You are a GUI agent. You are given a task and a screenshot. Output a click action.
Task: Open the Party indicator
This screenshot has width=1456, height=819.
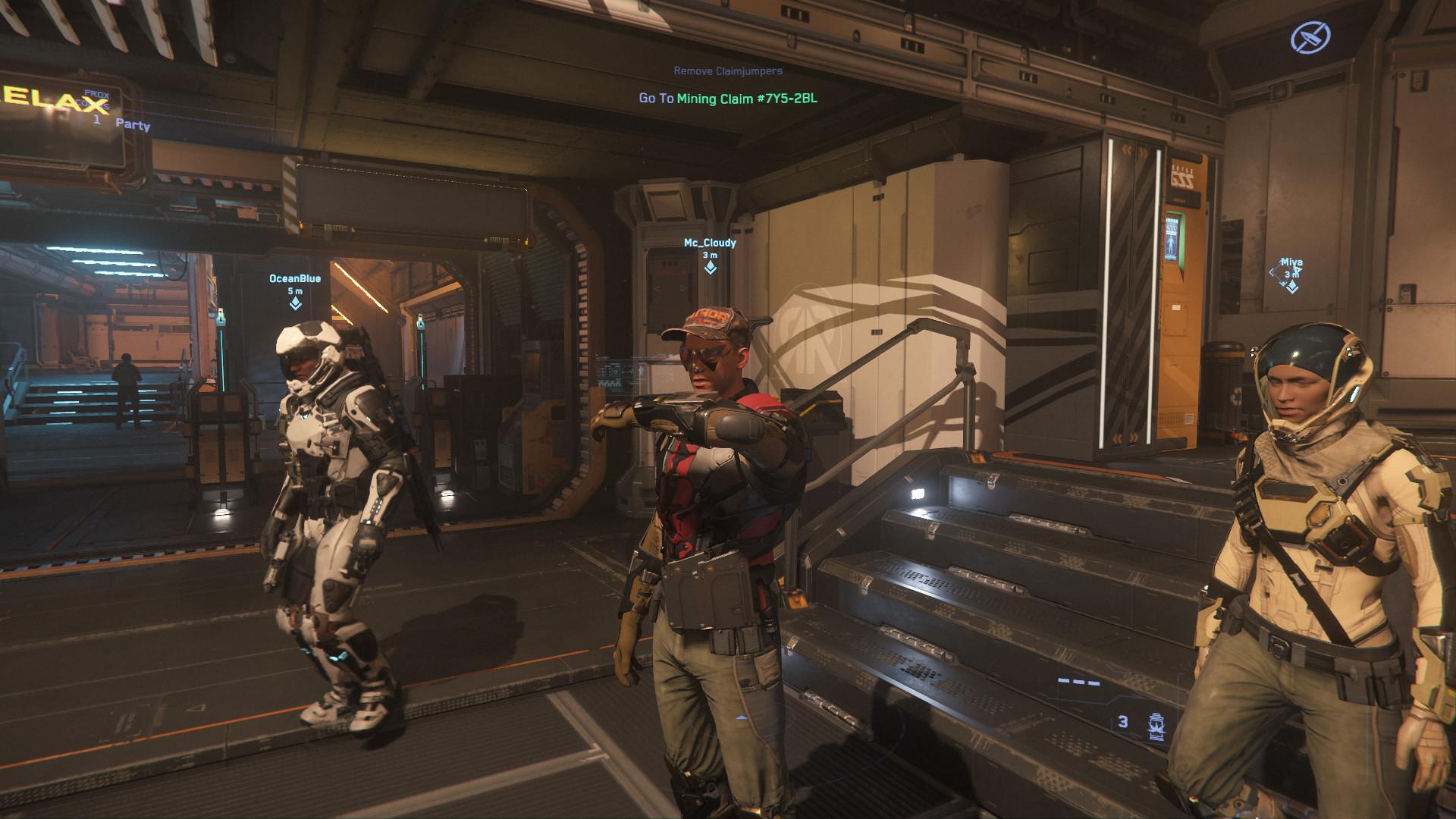click(132, 124)
